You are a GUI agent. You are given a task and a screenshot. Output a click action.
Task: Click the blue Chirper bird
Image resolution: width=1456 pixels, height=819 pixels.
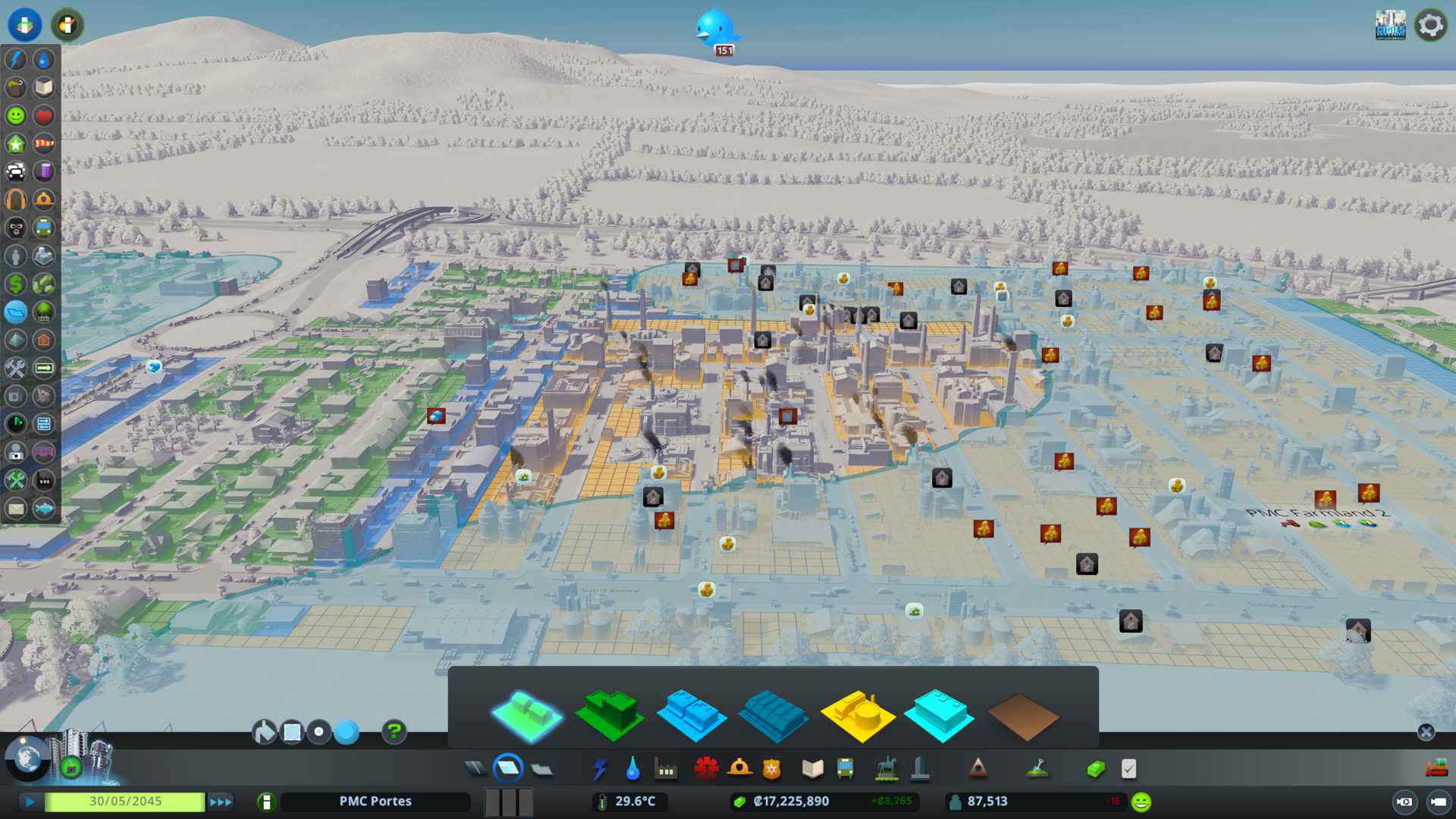coord(715,28)
